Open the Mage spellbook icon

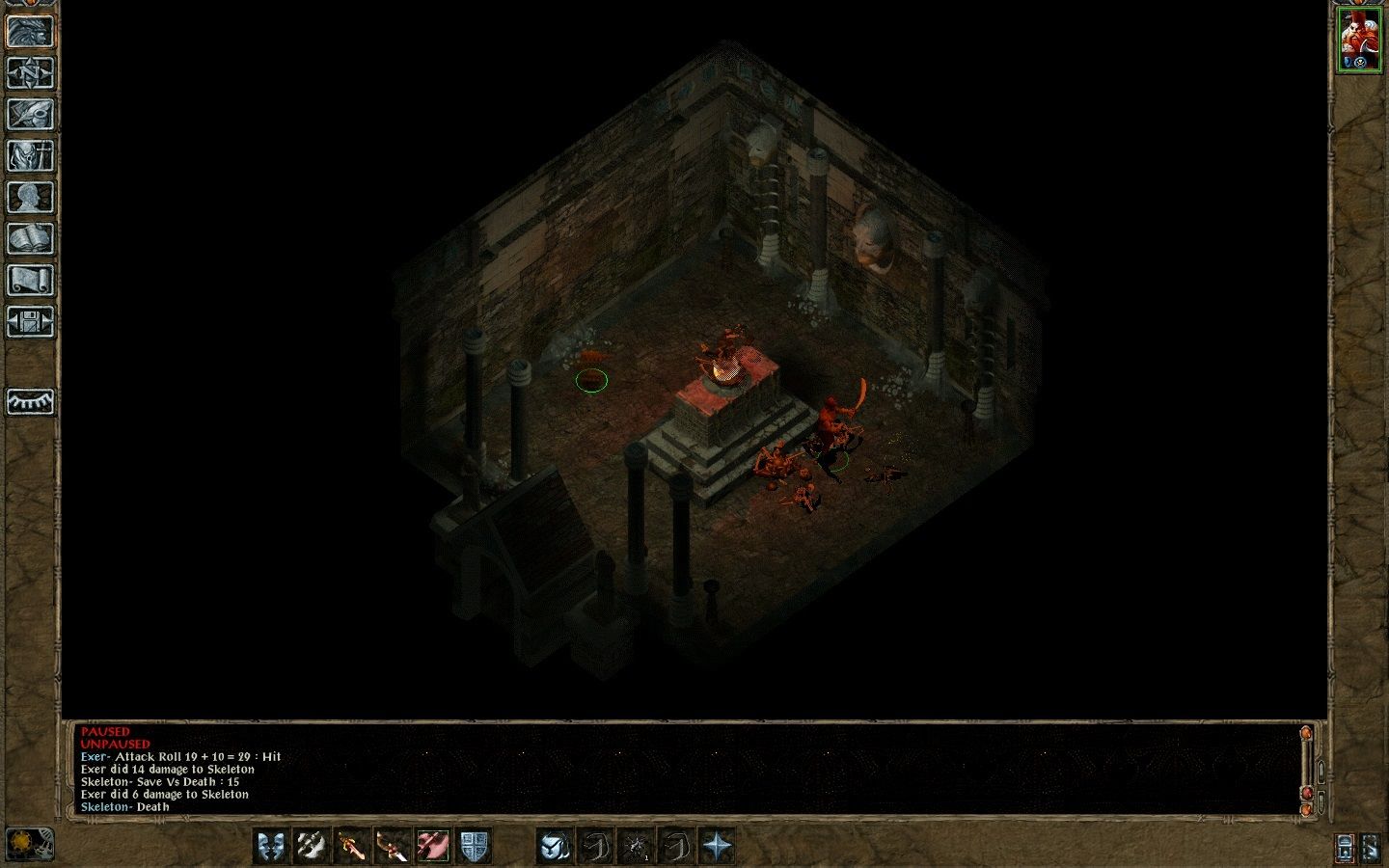[x=32, y=238]
